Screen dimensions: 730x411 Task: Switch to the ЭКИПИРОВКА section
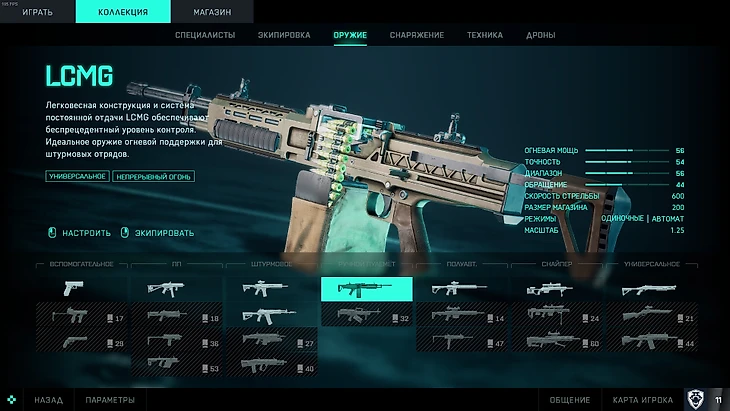pos(284,36)
